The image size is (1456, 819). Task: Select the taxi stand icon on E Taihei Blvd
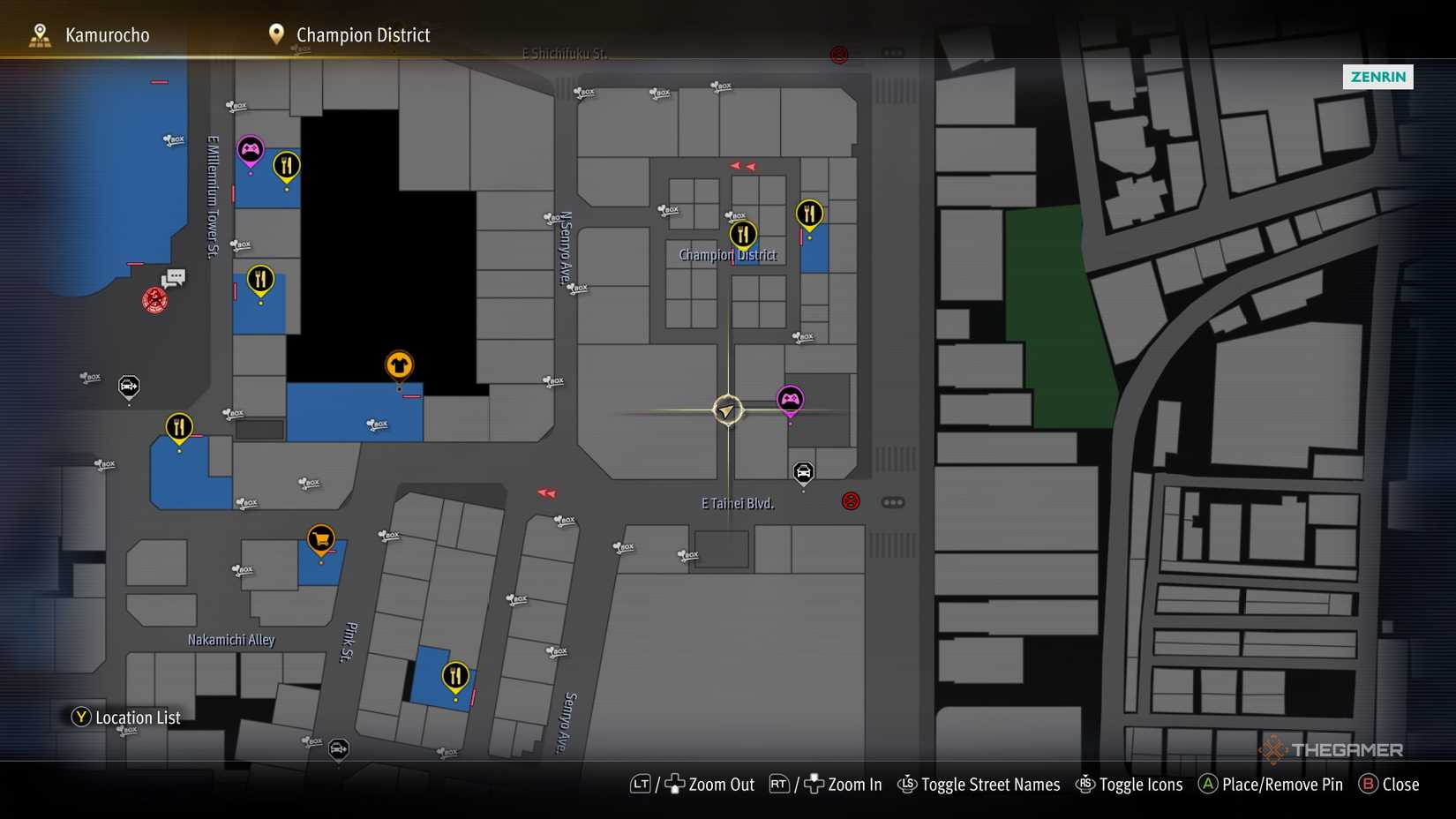coord(802,472)
